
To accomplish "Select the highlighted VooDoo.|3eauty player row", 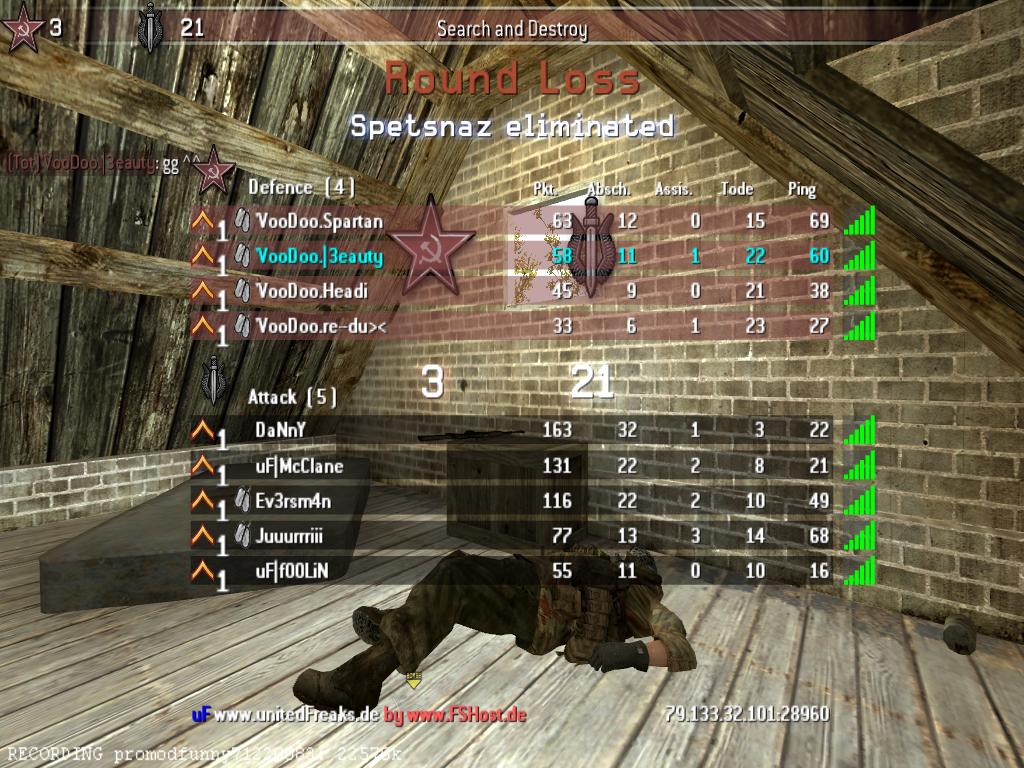I will tap(320, 256).
